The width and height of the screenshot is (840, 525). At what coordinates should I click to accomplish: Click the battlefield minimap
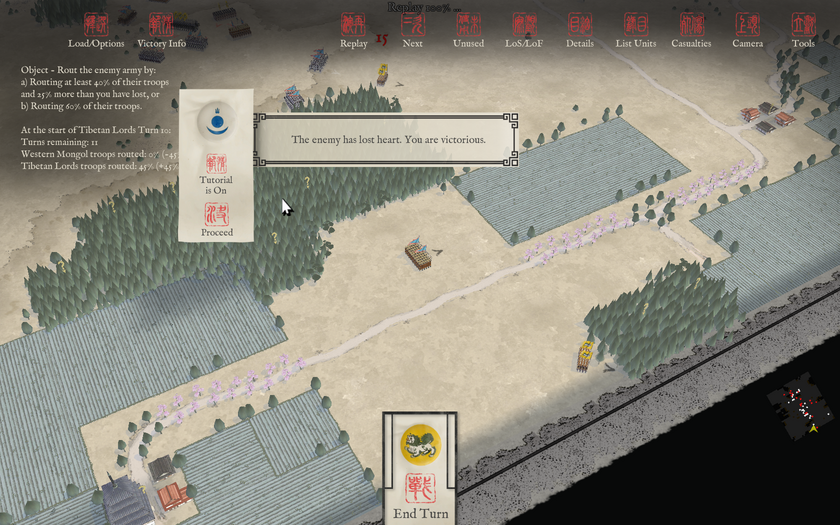click(x=803, y=408)
